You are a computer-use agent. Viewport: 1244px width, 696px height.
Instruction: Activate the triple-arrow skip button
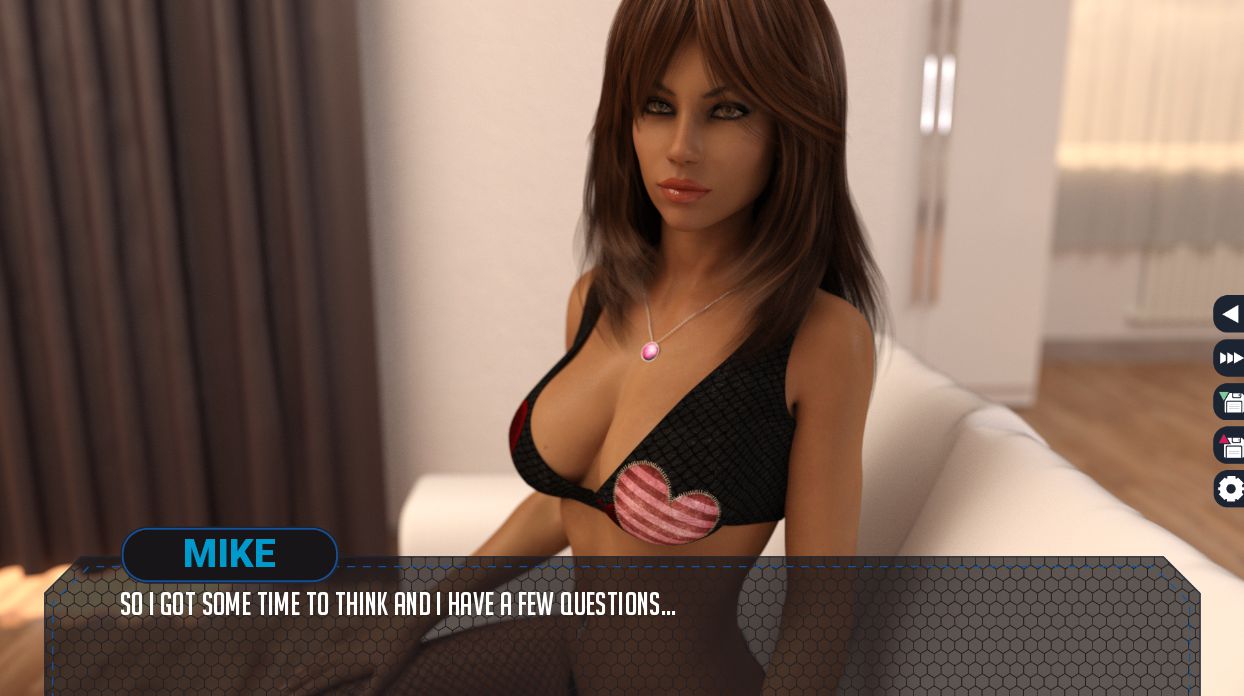1230,358
